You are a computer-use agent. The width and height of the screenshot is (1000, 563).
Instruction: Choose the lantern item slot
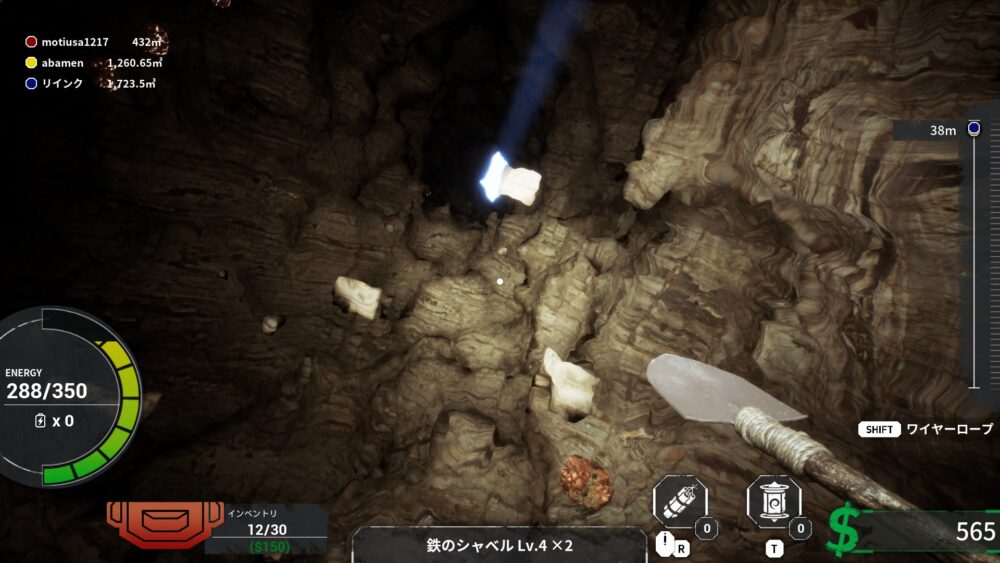click(773, 502)
